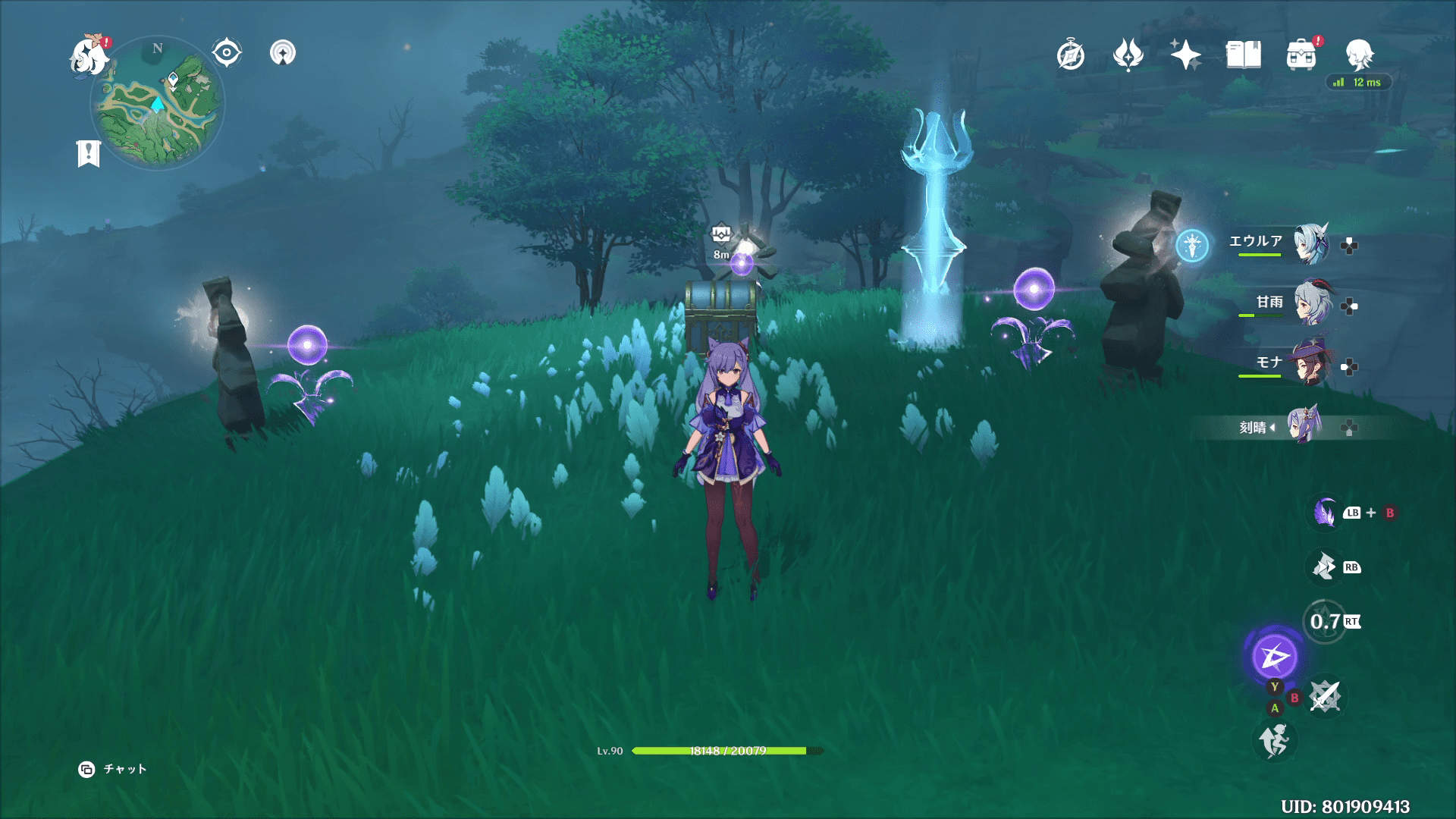Viewport: 1456px width, 819px height.
Task: Use the purple feather gadget
Action: point(1325,513)
